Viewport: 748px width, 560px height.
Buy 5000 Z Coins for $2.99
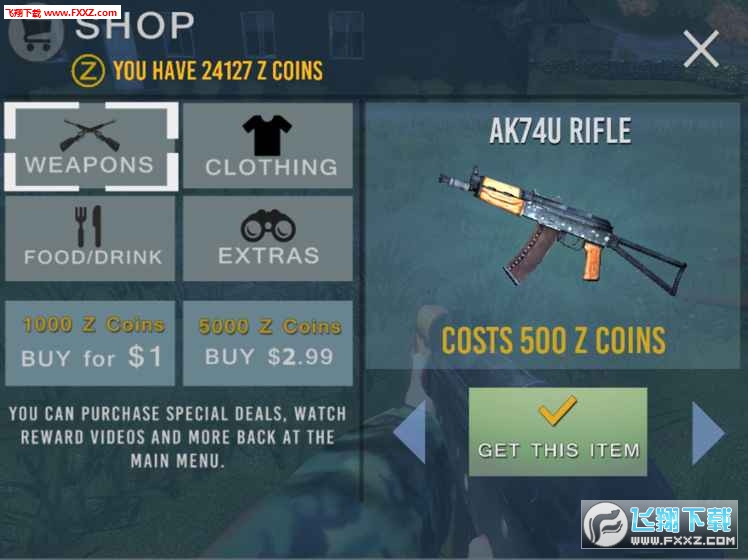[x=268, y=343]
